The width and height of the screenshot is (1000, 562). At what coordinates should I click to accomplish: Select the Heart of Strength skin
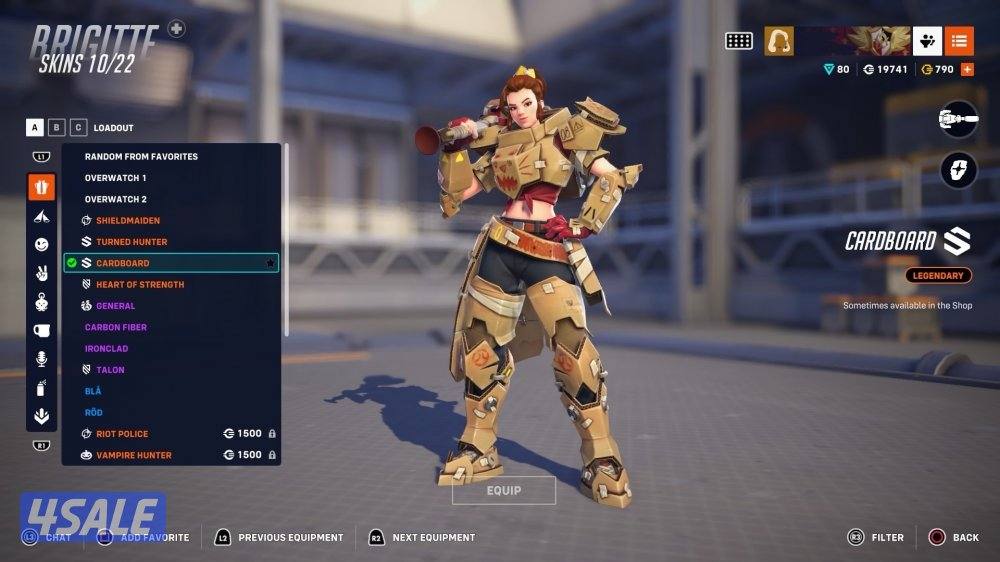pyautogui.click(x=140, y=284)
